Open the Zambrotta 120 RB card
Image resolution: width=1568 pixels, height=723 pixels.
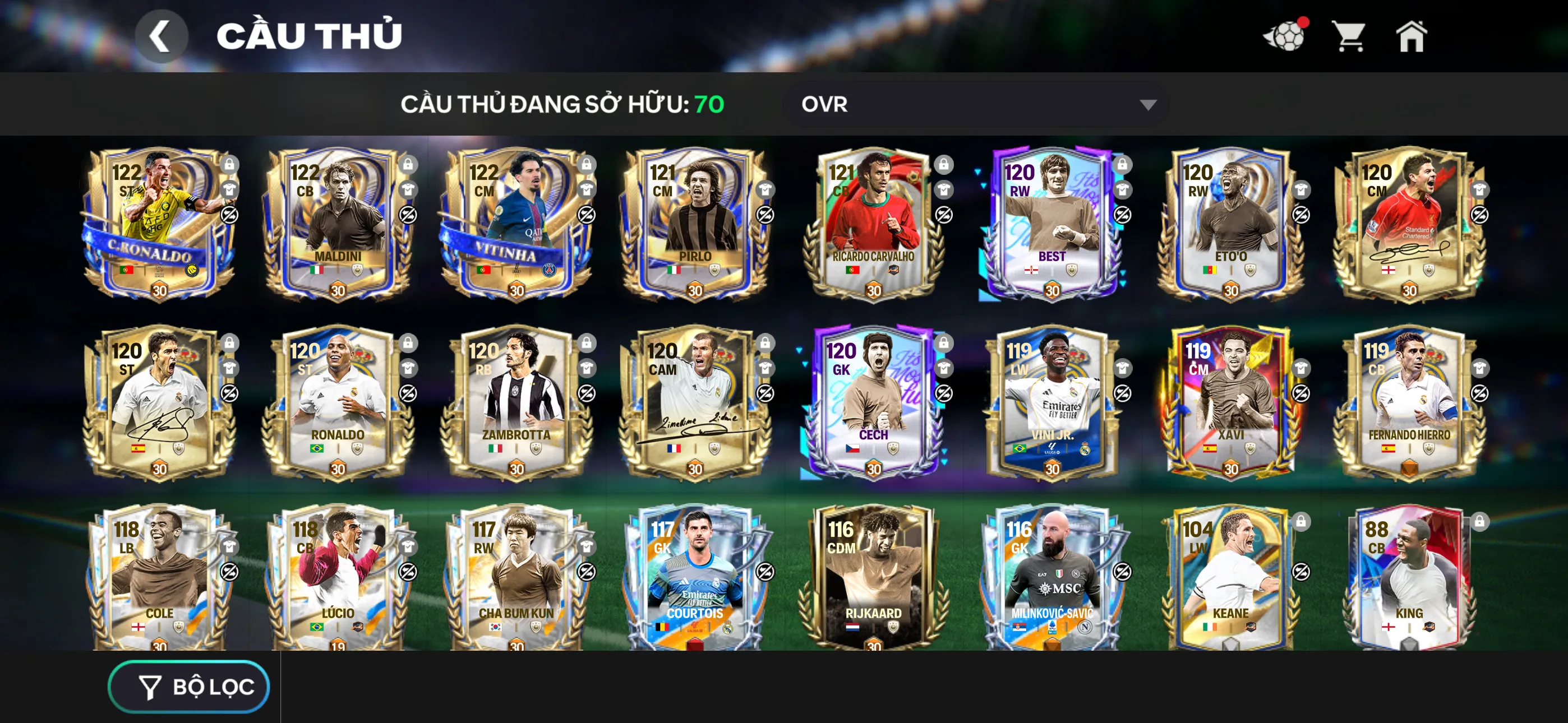coord(516,402)
